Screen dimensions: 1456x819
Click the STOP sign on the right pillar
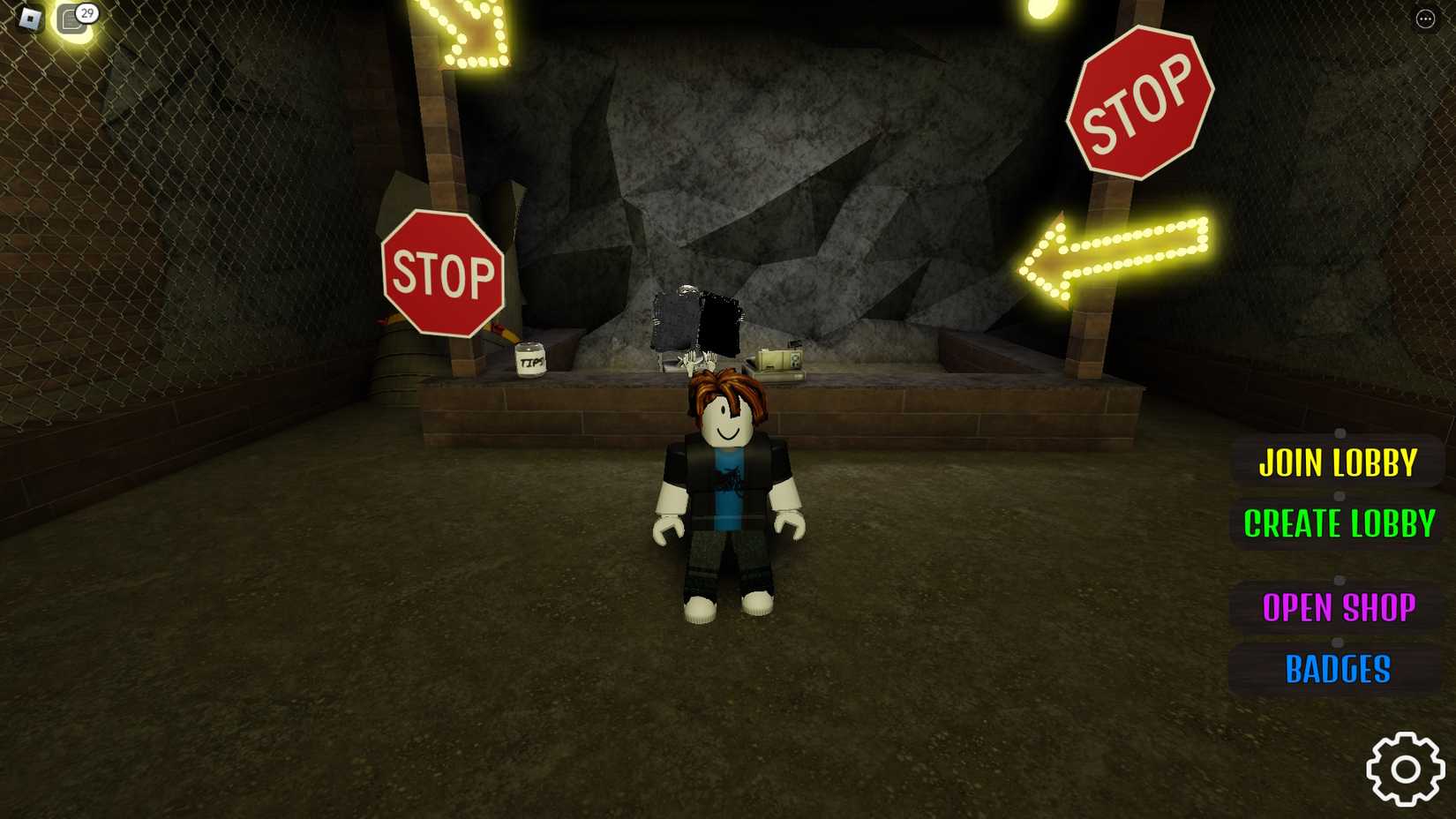click(1138, 100)
